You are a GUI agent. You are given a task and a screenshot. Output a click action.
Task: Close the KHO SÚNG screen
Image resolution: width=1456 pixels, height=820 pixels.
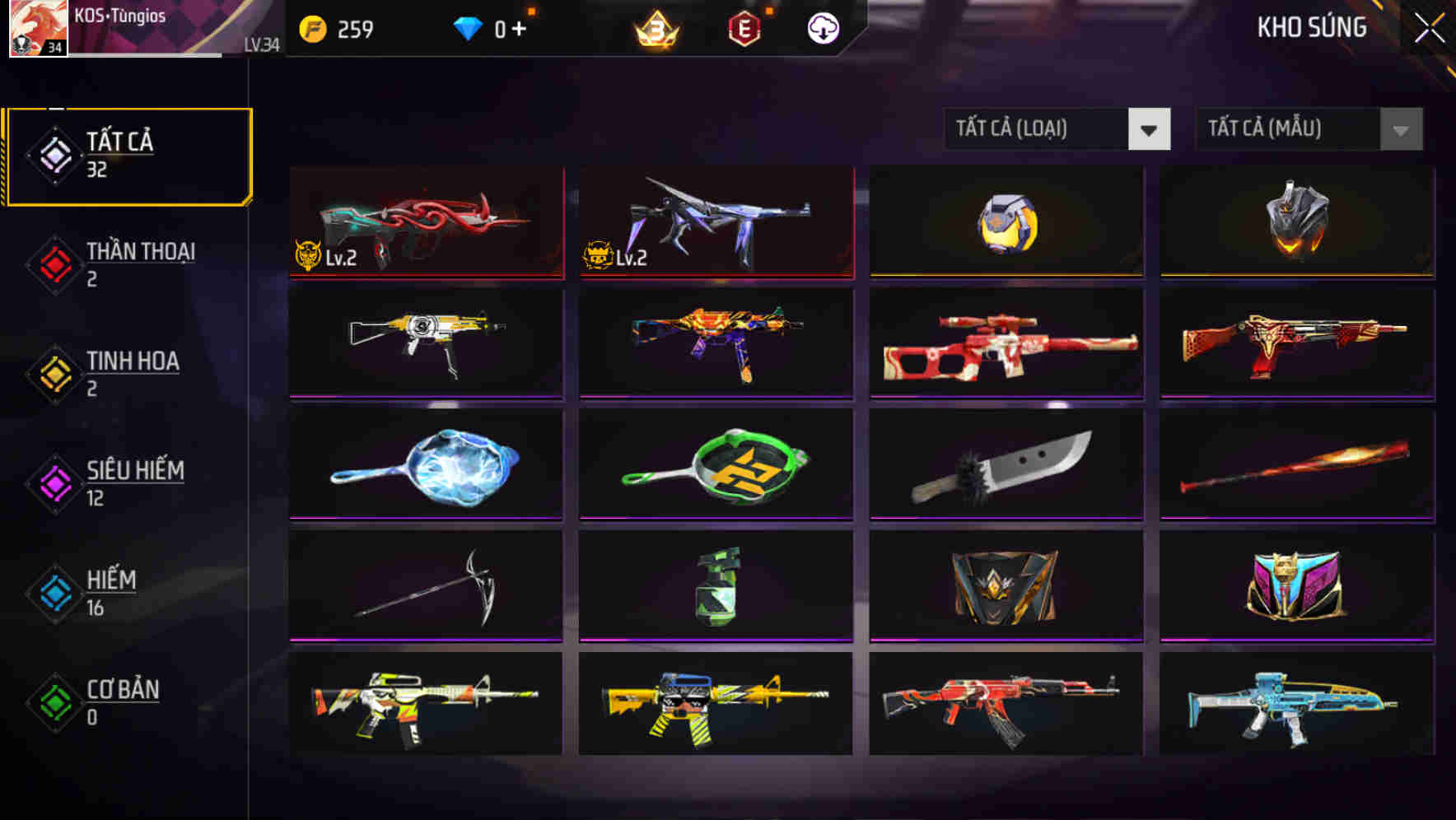(x=1430, y=26)
